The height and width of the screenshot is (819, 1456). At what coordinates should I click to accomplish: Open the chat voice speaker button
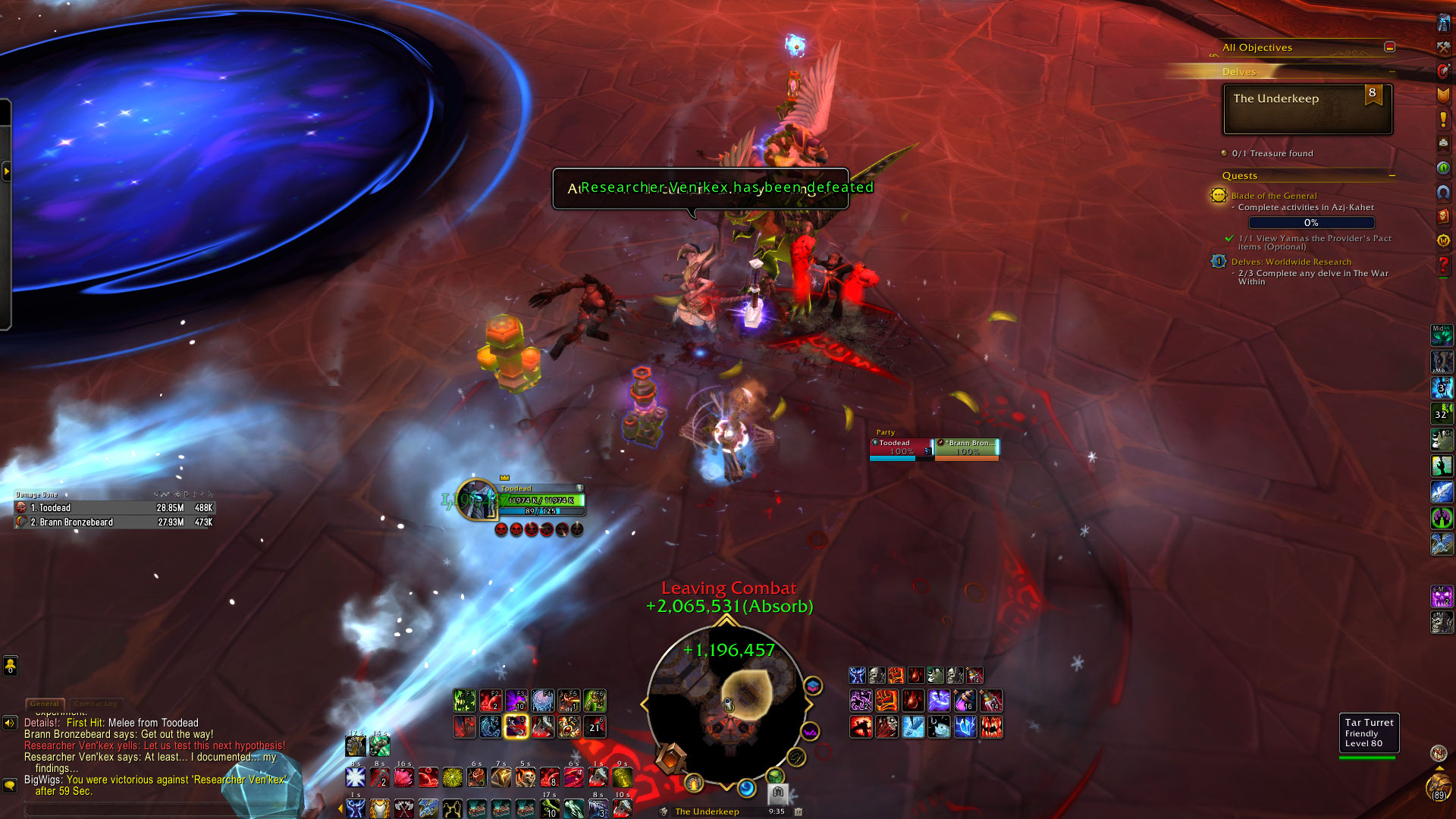[10, 723]
